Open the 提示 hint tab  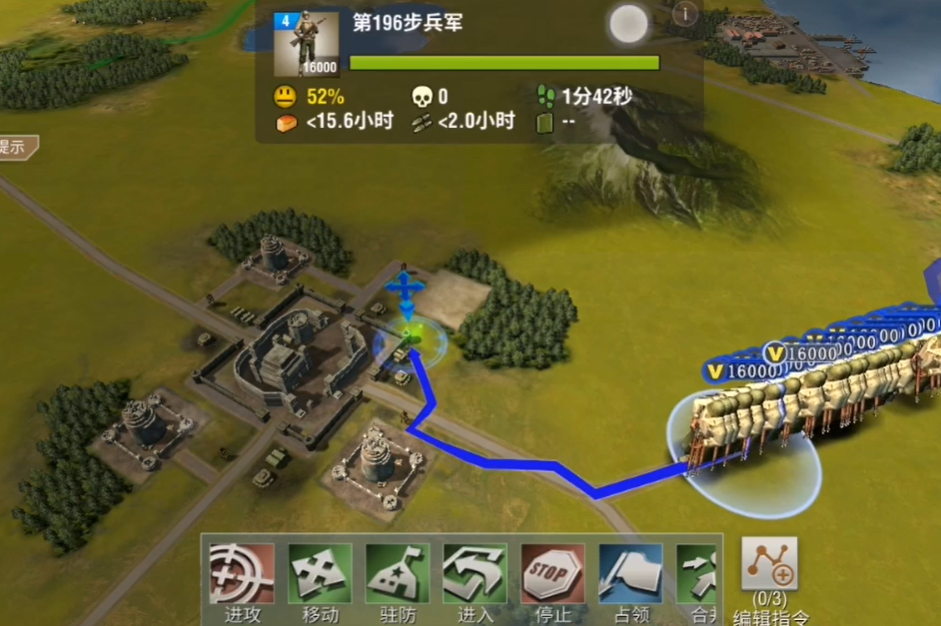(16, 147)
